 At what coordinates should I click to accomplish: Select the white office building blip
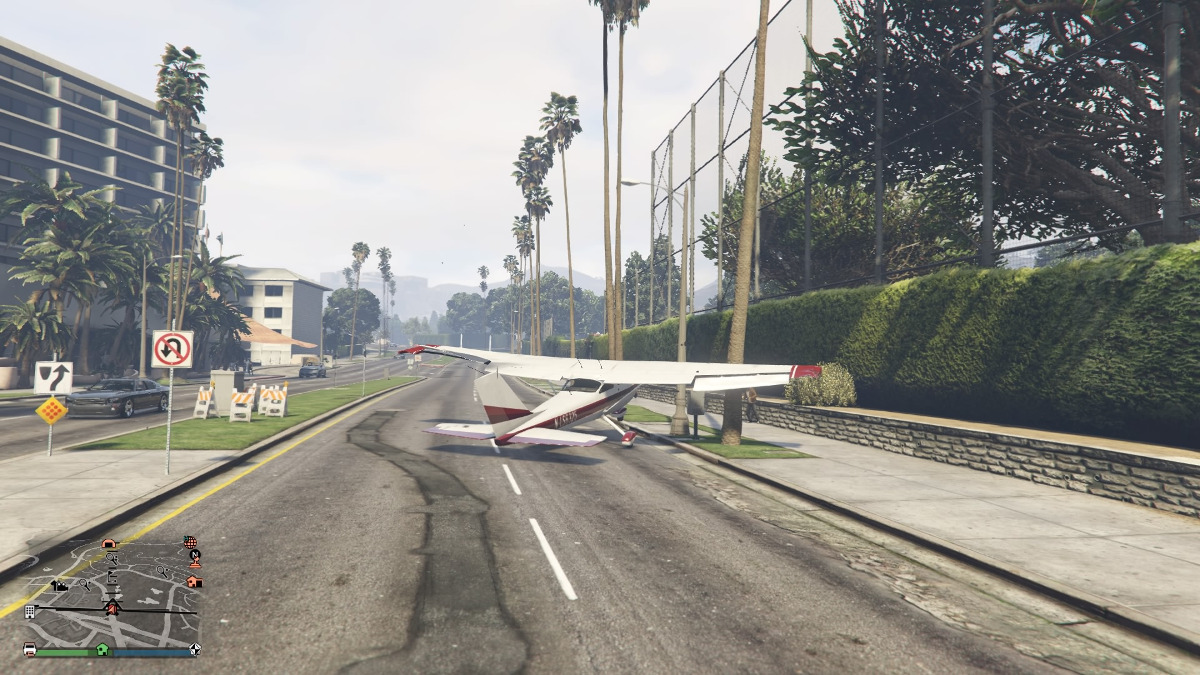pyautogui.click(x=30, y=611)
